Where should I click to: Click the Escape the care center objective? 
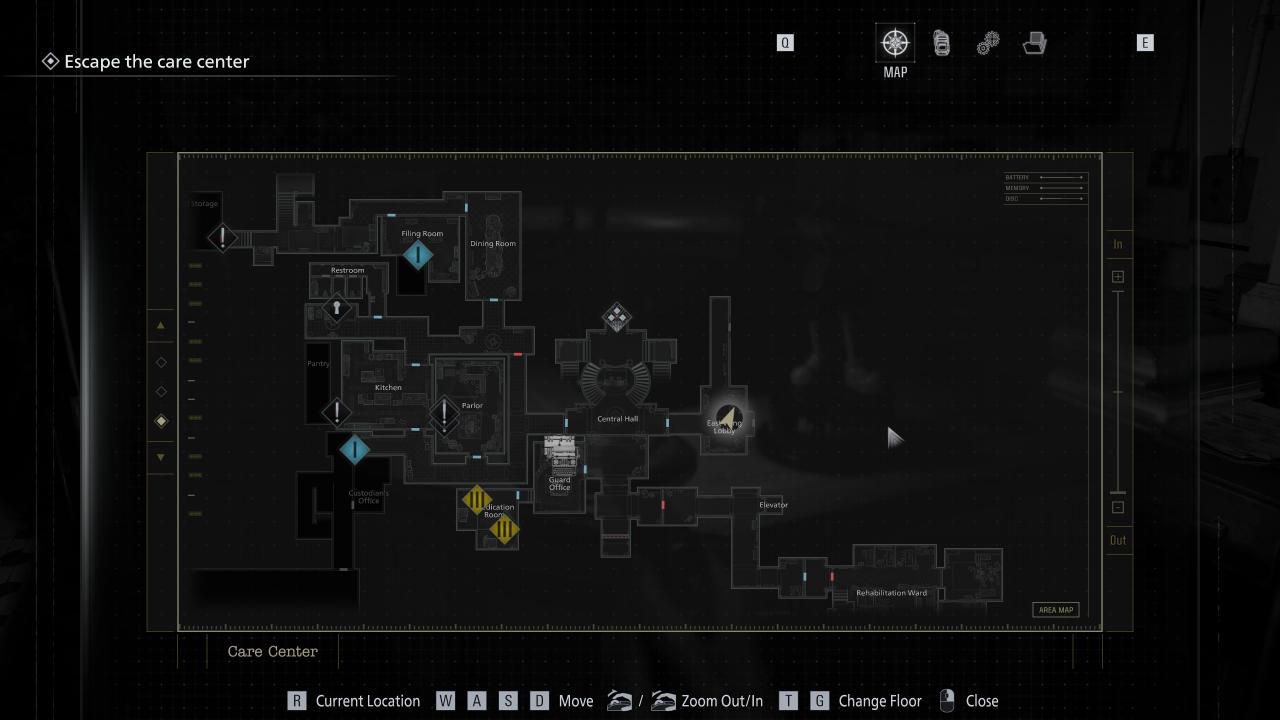156,61
